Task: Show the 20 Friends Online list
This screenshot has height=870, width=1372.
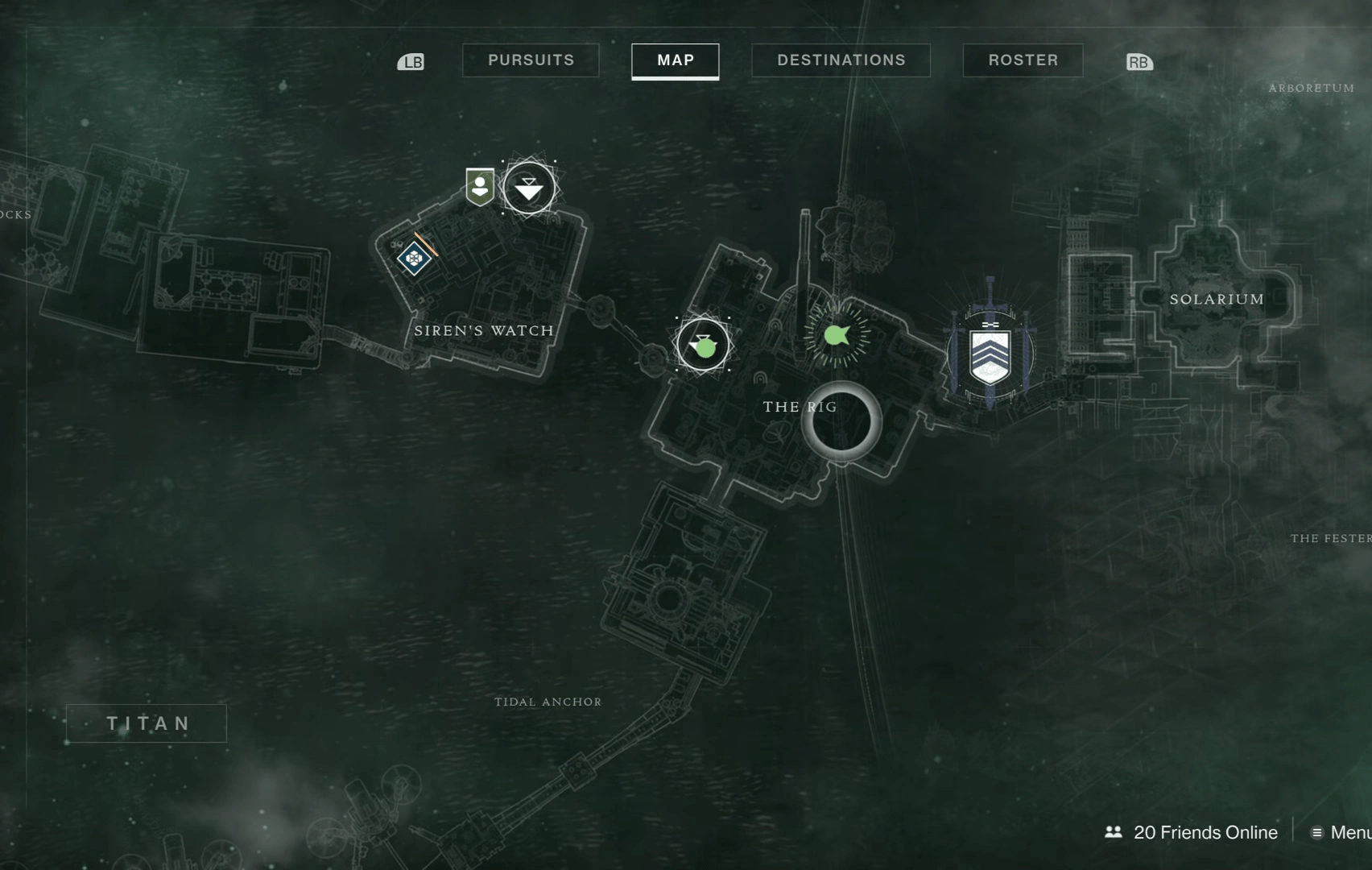Action: point(1192,832)
